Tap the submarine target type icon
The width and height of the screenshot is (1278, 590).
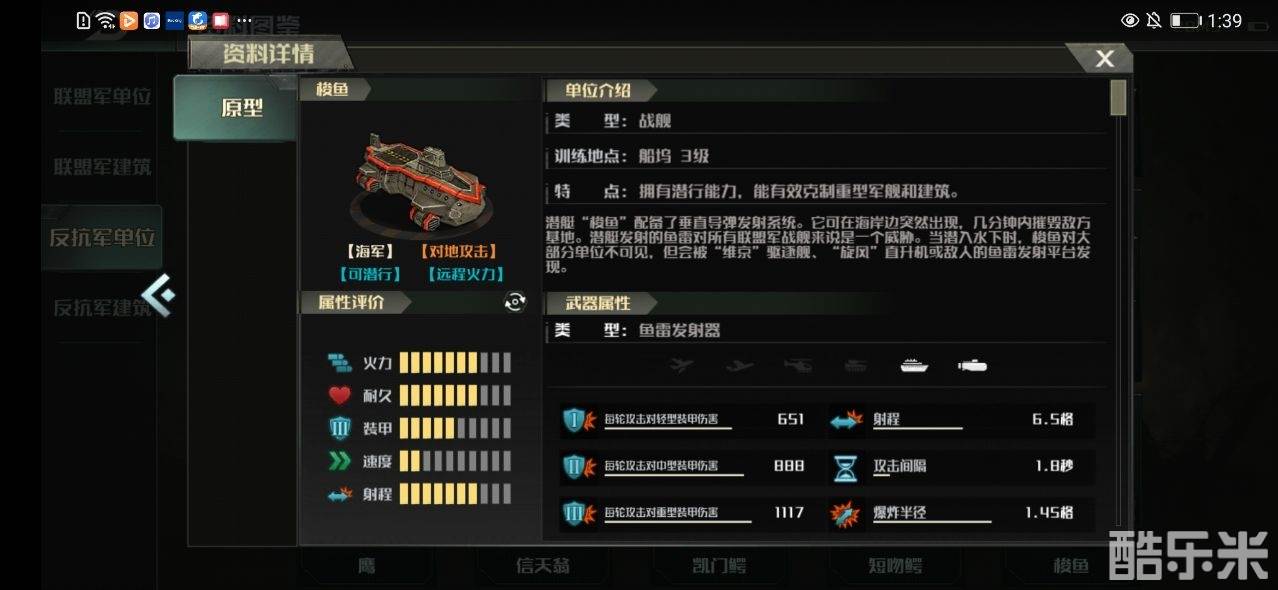click(x=972, y=366)
